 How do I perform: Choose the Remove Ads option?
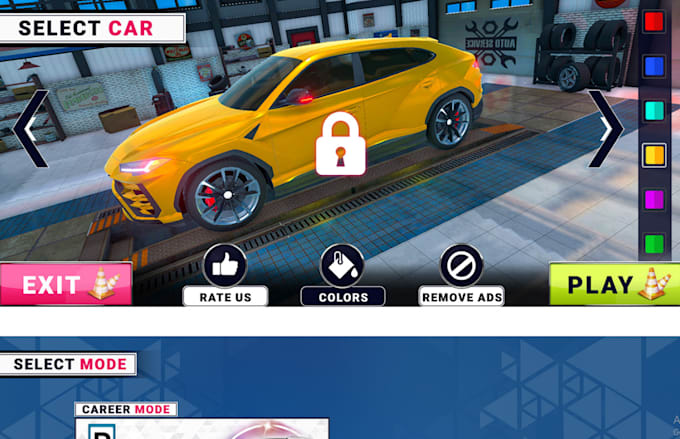point(461,266)
